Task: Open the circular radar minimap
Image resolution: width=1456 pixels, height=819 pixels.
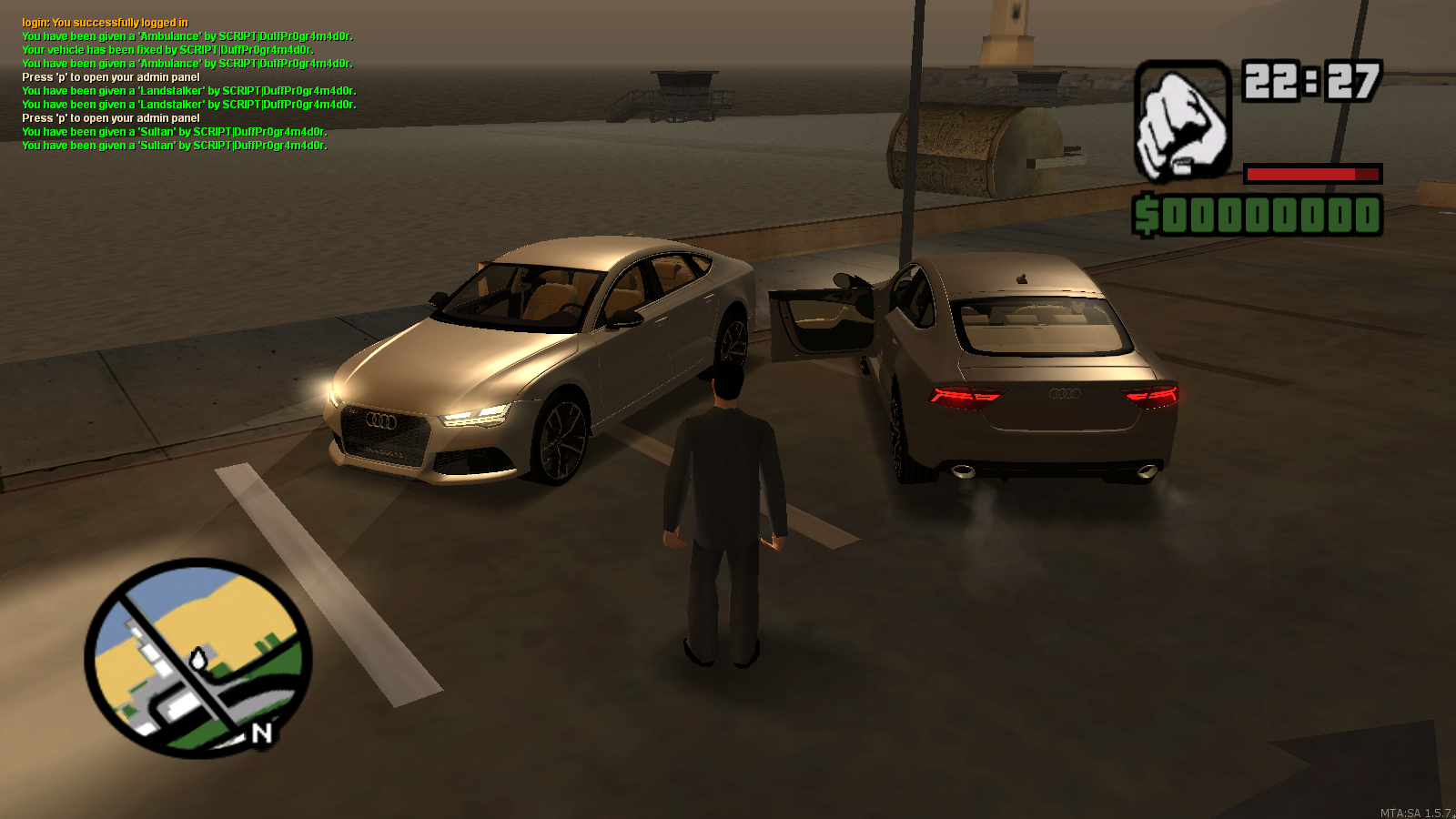Action: [197, 657]
